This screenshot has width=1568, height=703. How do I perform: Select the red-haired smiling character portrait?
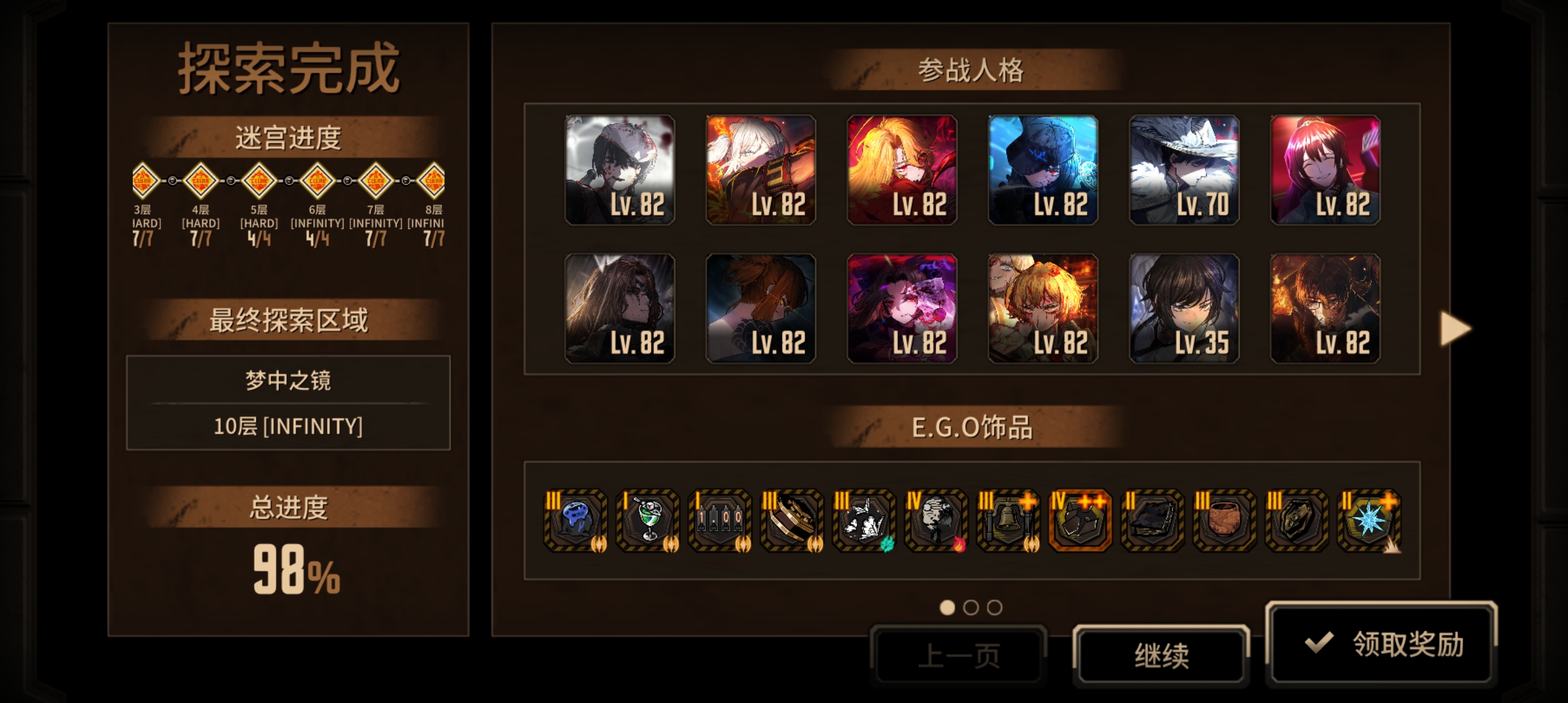1325,170
